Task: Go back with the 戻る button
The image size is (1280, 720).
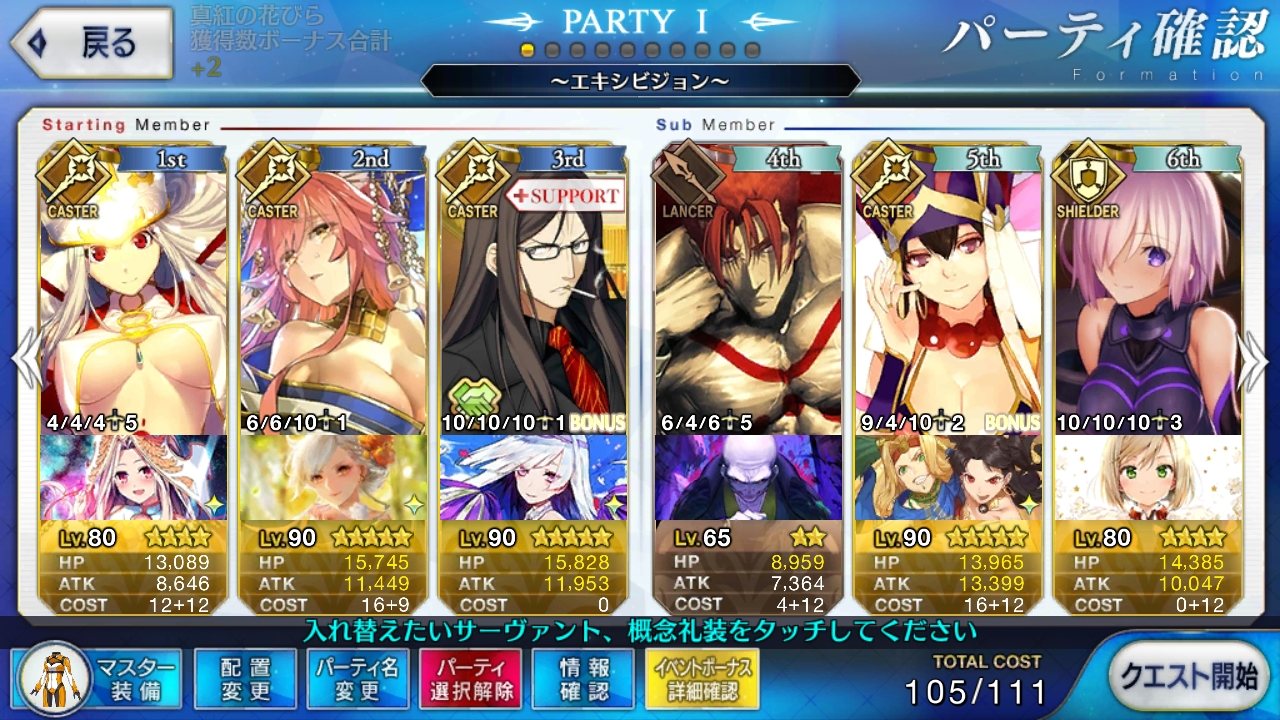Action: coord(88,43)
